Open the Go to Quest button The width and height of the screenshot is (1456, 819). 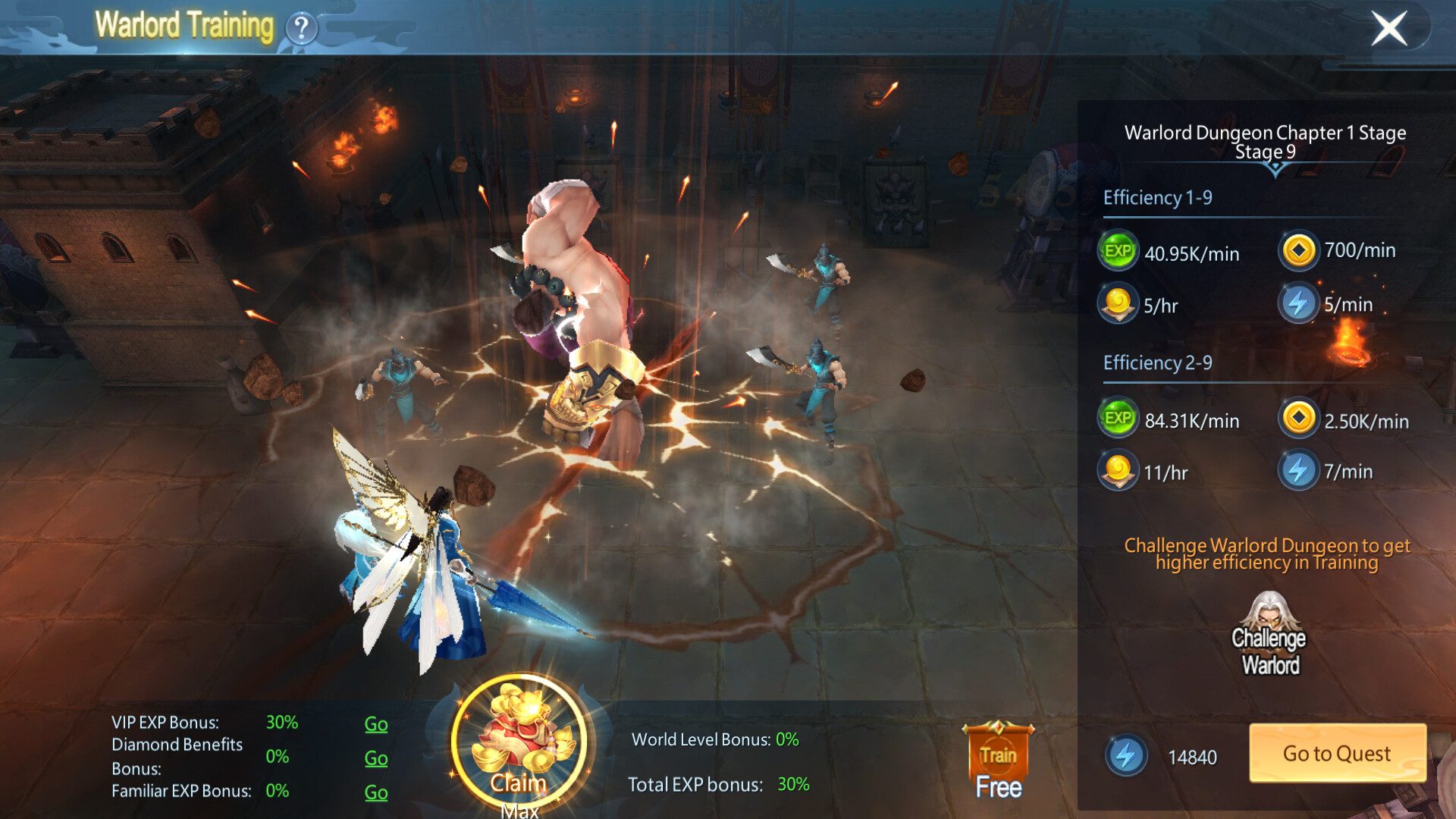tap(1337, 753)
